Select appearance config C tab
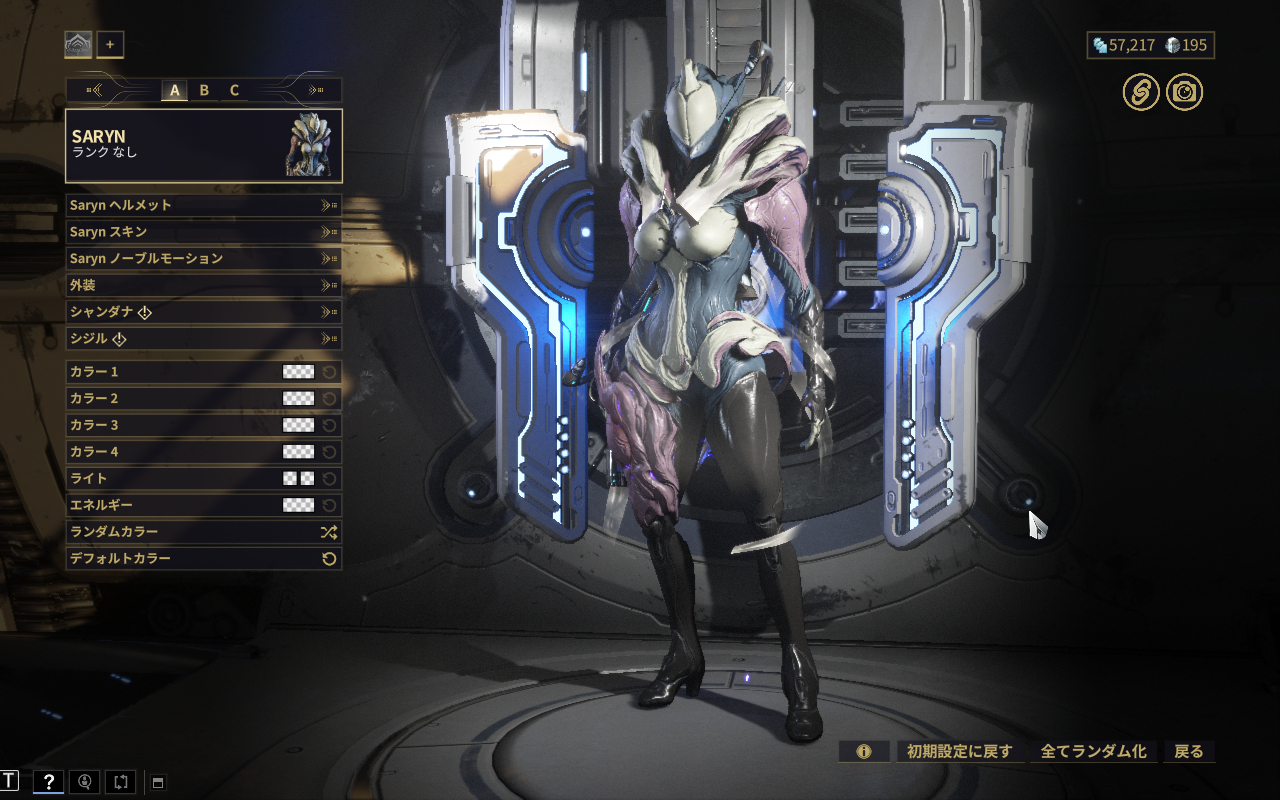 234,90
